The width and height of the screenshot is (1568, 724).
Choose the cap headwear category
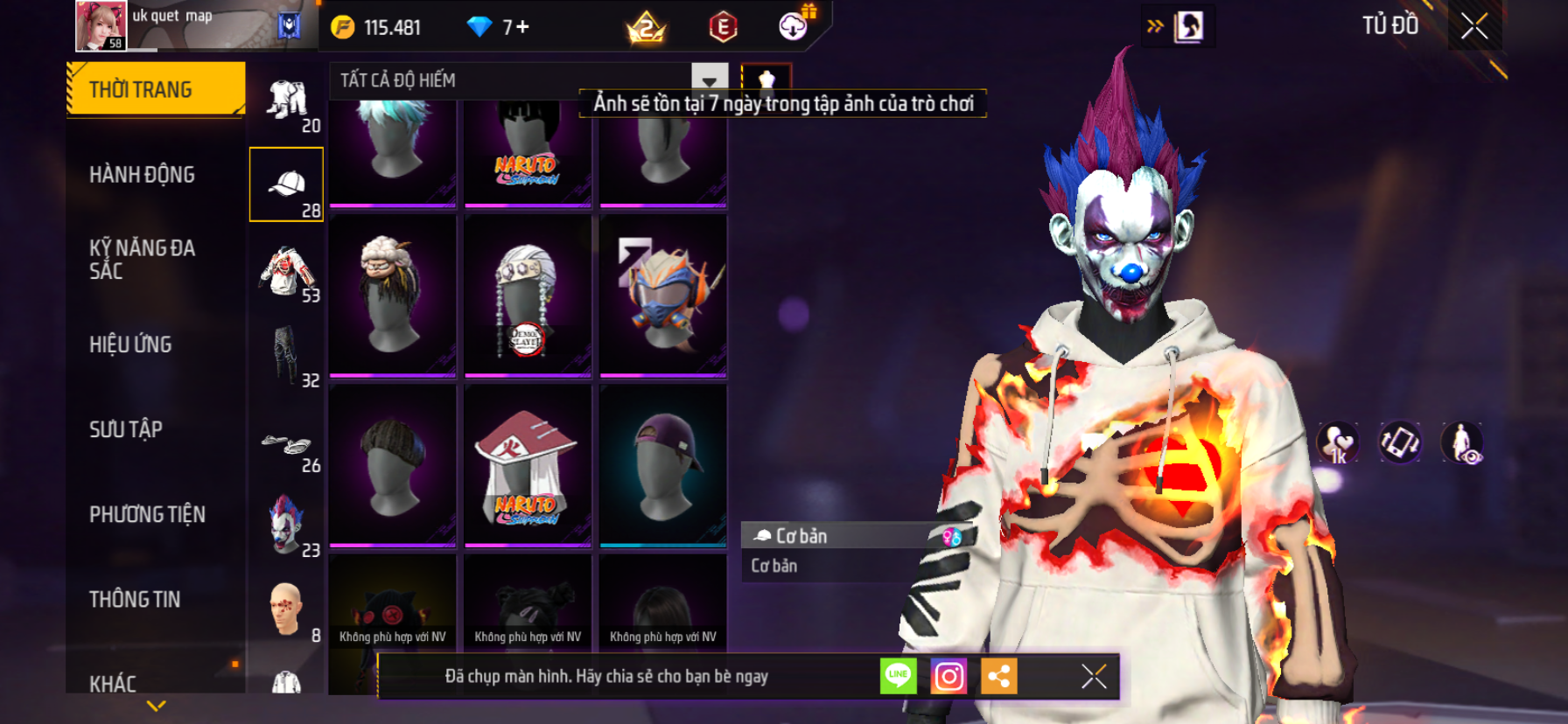tap(286, 184)
